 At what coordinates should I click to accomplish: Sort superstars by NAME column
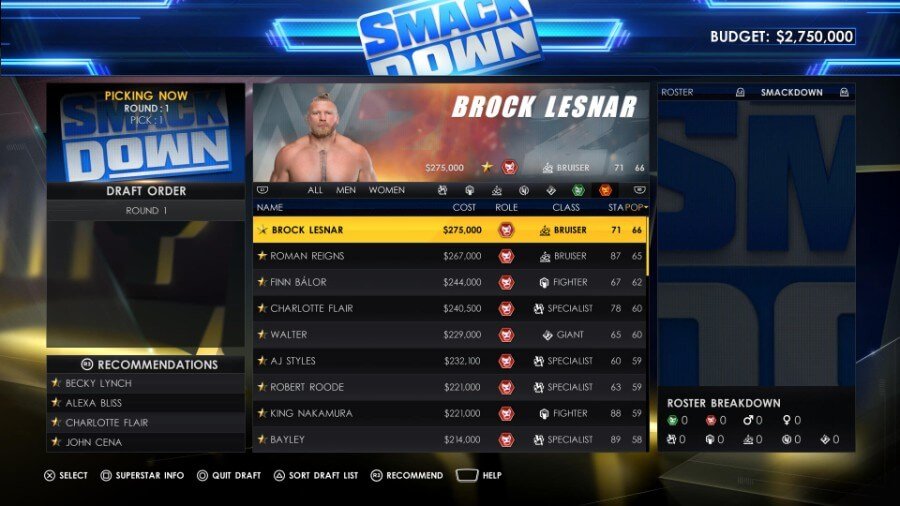point(270,207)
